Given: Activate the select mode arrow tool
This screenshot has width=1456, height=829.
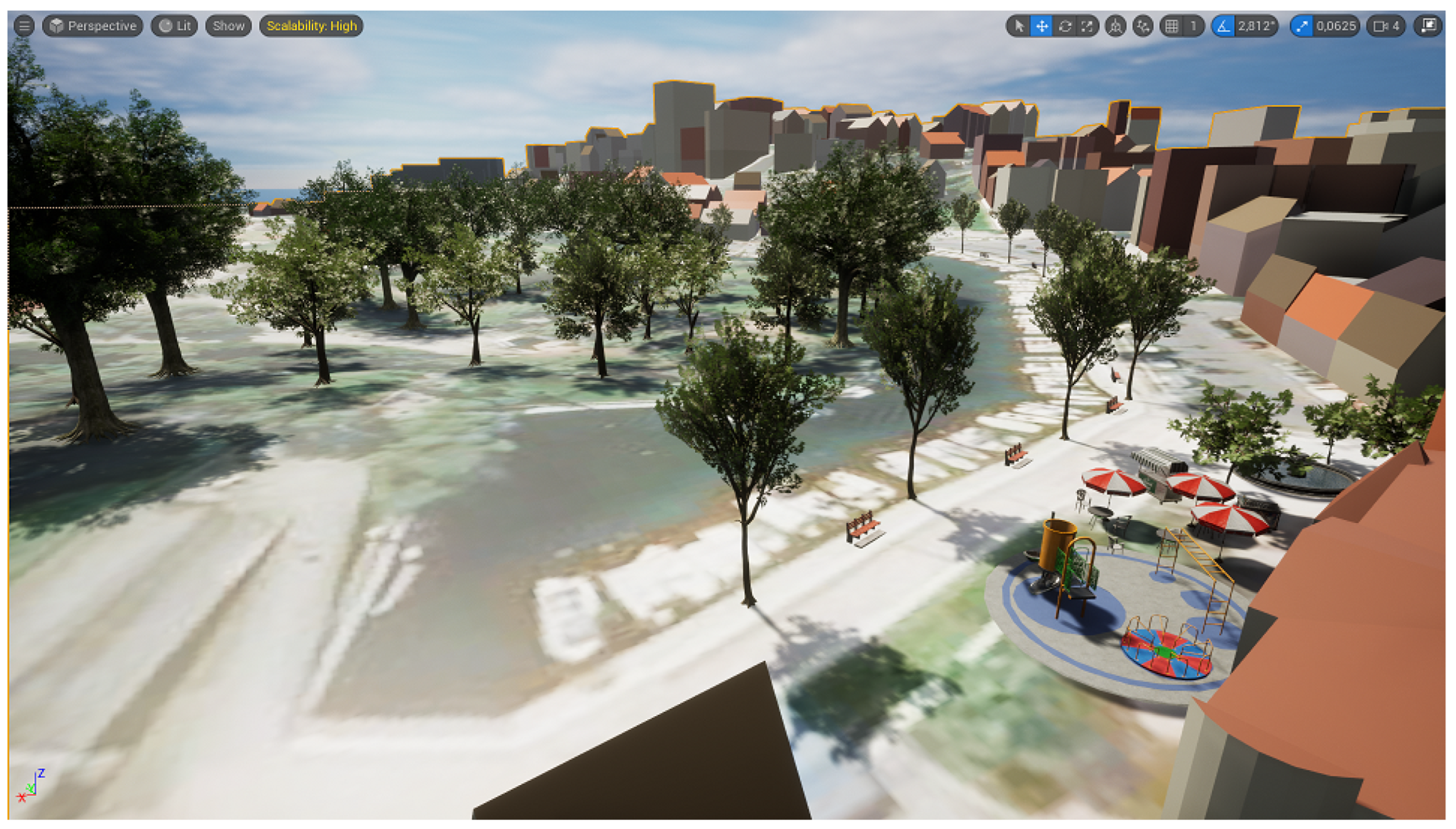Looking at the screenshot, I should (1019, 26).
